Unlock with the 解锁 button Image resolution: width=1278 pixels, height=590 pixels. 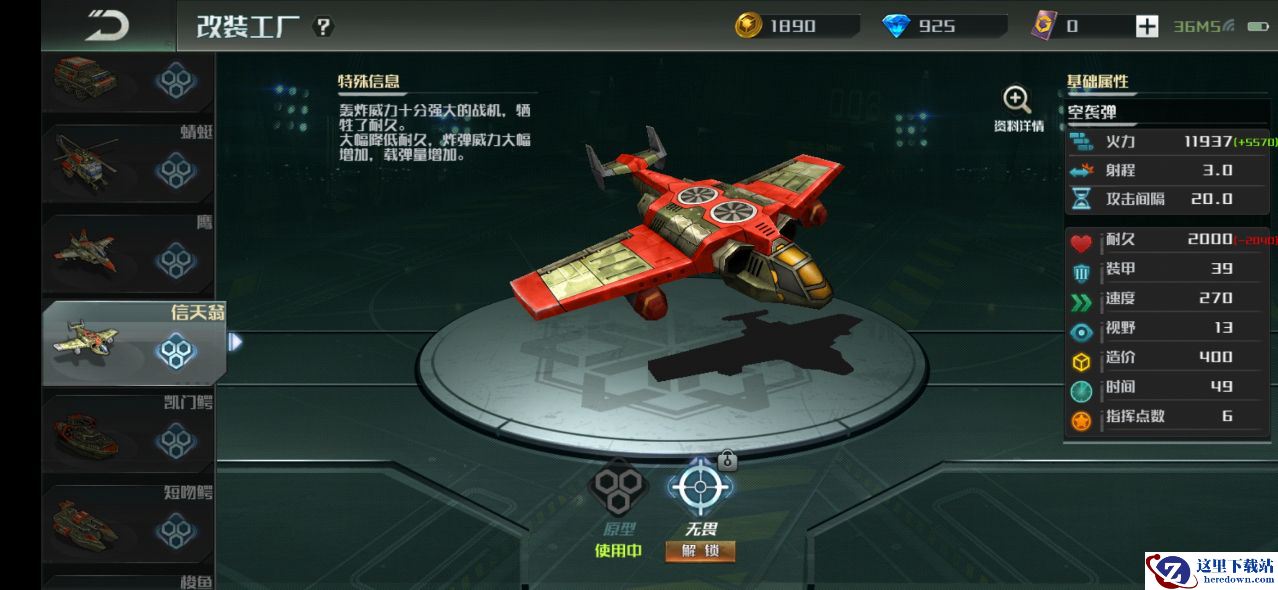pos(700,551)
